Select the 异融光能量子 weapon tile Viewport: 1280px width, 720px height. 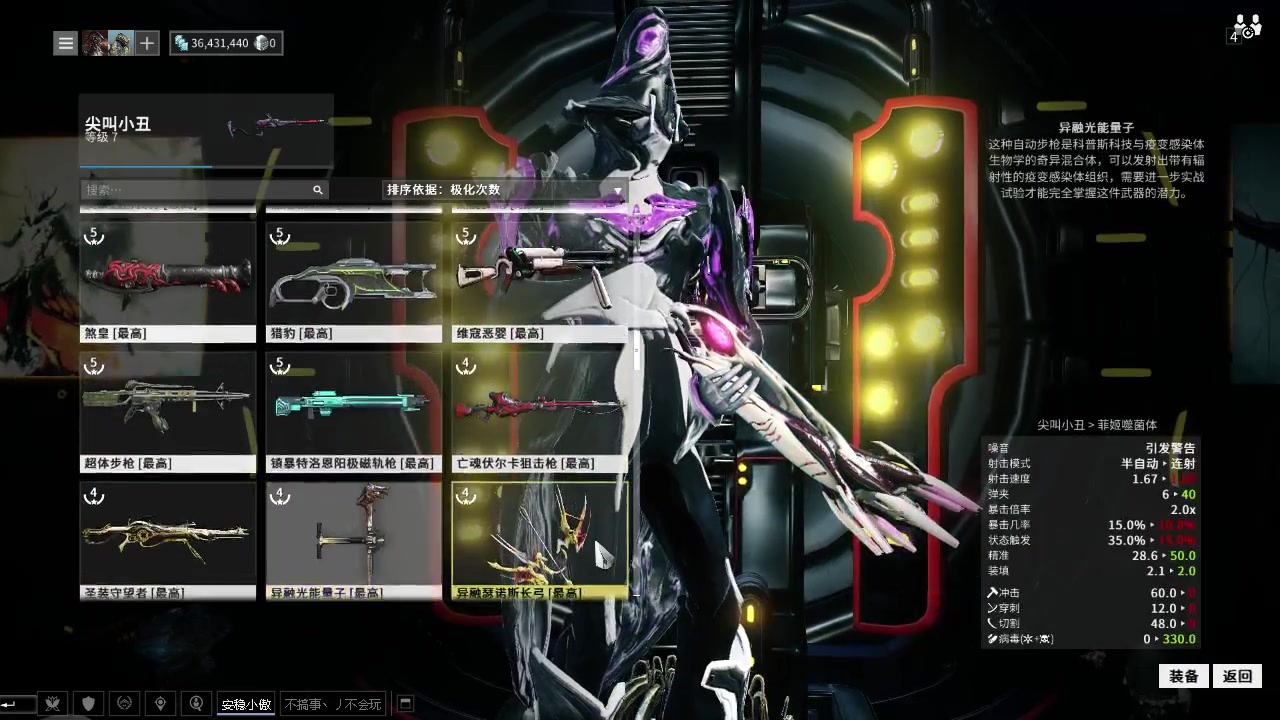pos(354,540)
